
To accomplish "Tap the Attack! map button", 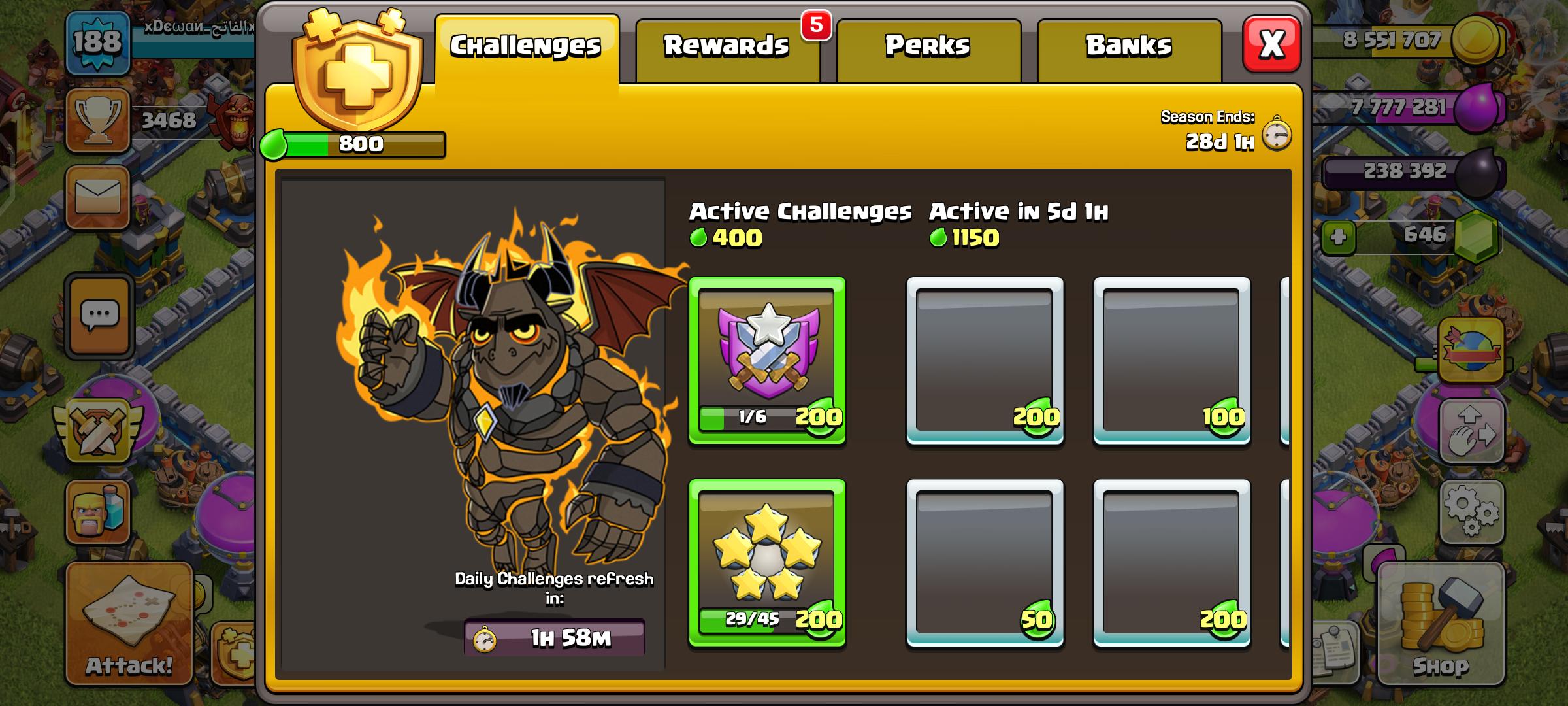I will [x=129, y=624].
